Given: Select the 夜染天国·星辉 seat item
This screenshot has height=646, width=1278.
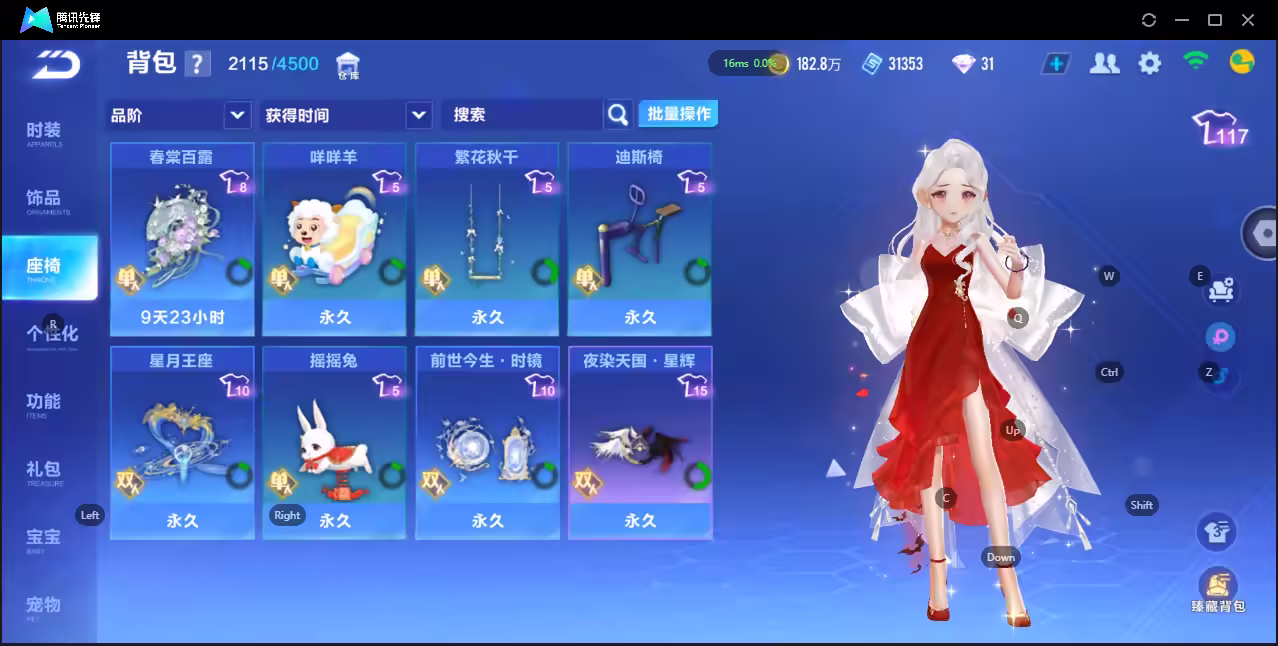Looking at the screenshot, I should coord(640,442).
